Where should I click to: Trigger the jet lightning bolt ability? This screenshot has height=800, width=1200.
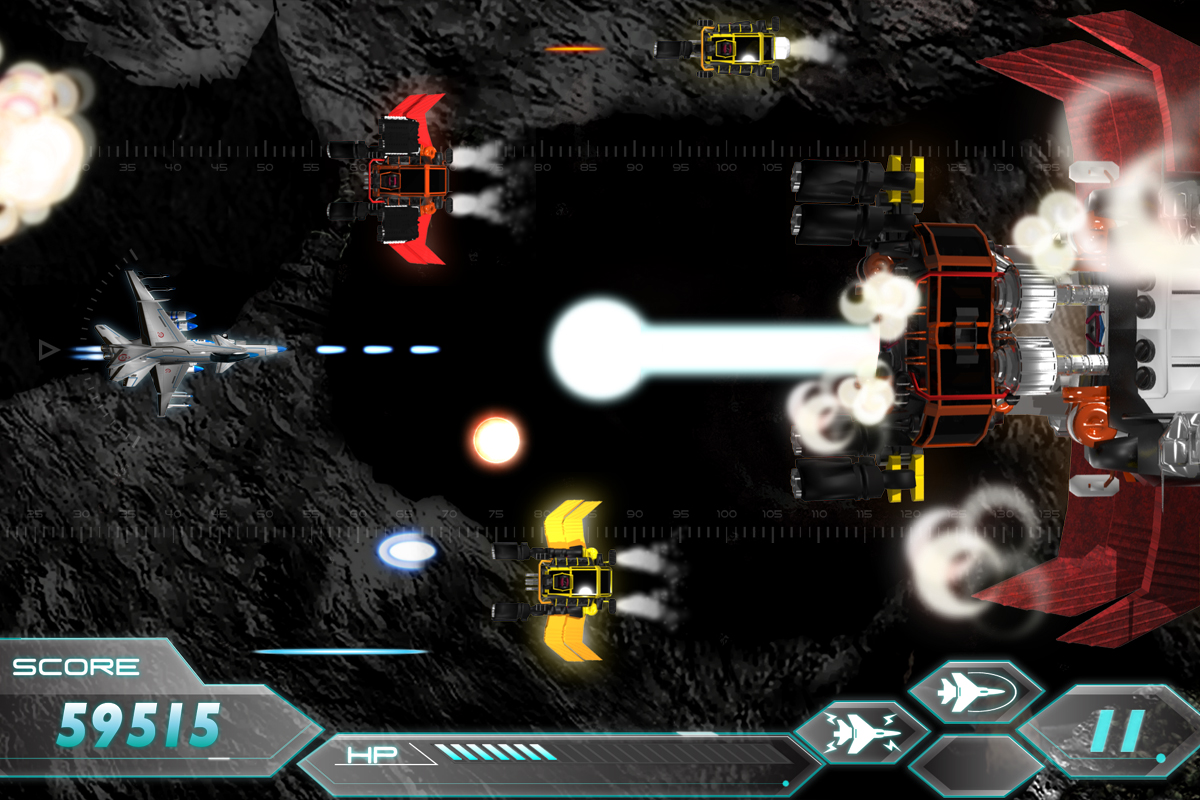tap(862, 733)
